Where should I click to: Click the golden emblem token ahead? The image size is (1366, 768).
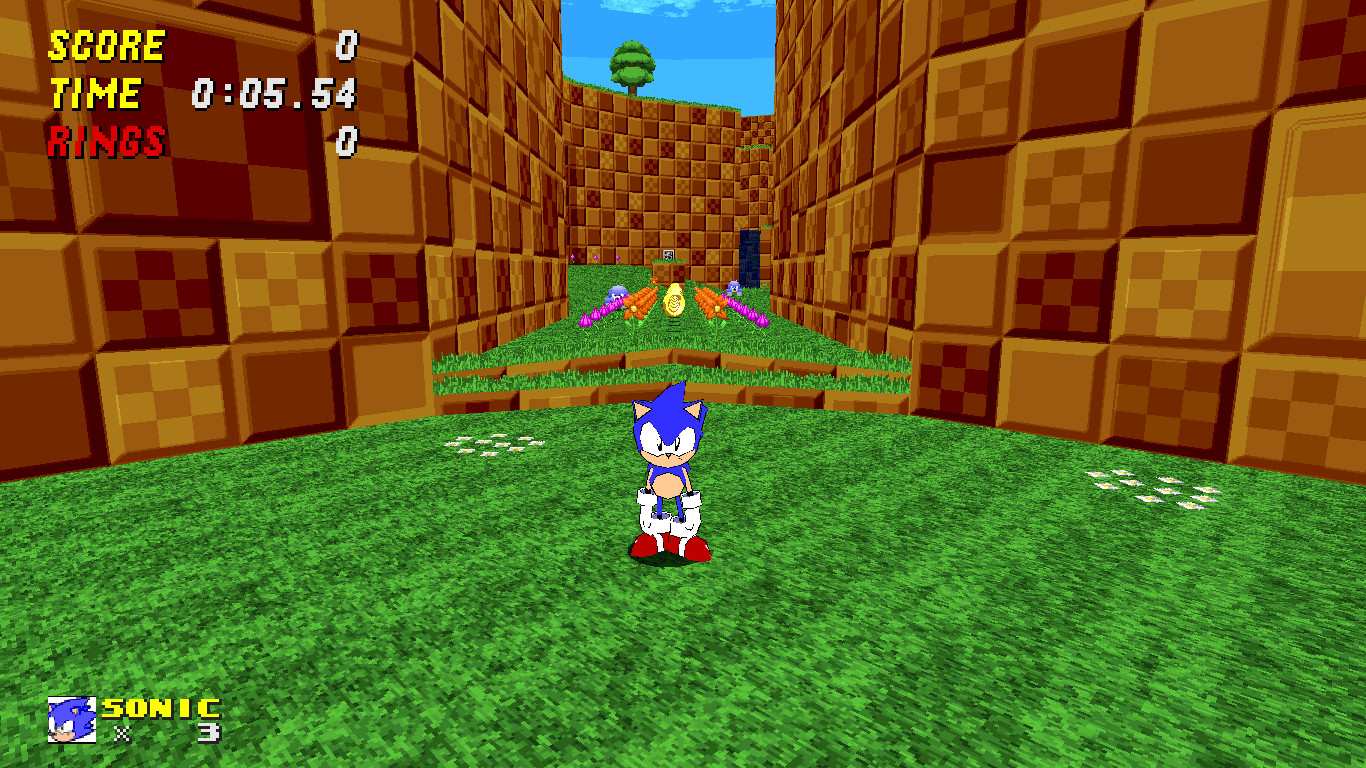click(x=674, y=302)
